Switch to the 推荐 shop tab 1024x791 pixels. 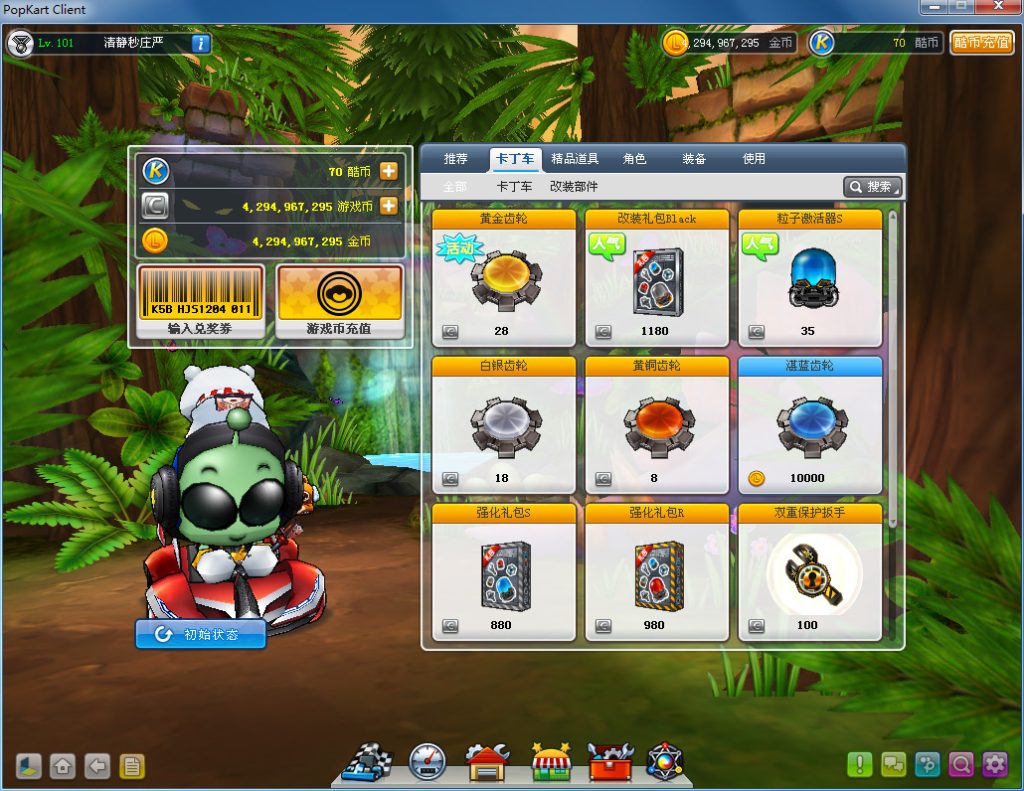(x=456, y=159)
